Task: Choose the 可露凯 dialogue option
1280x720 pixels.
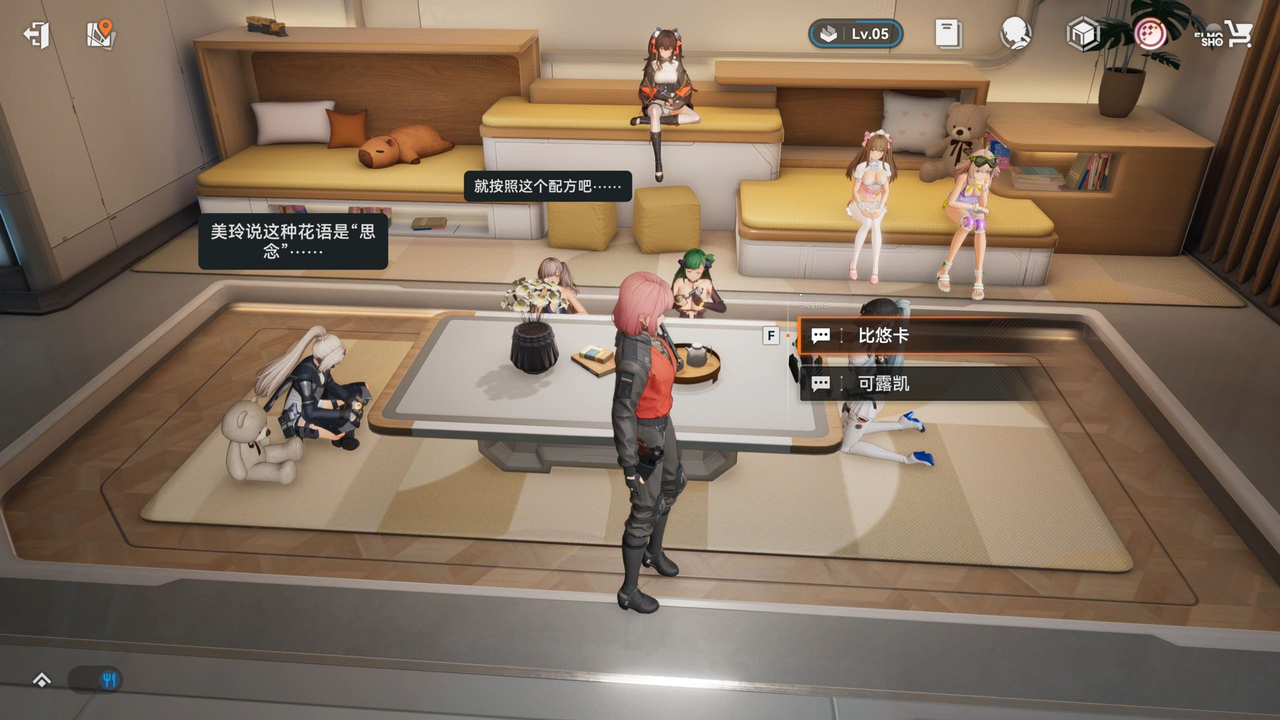Action: coord(940,384)
